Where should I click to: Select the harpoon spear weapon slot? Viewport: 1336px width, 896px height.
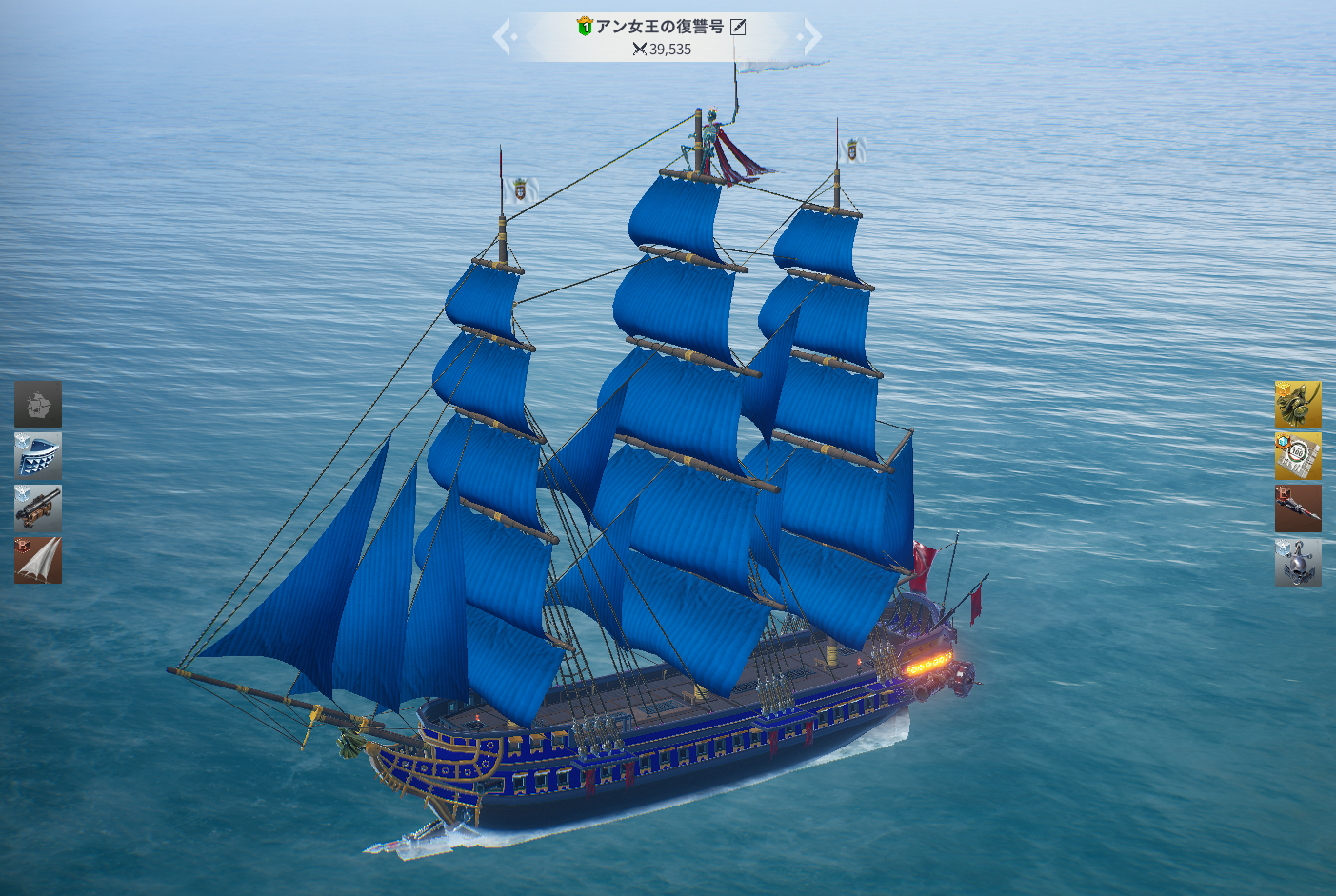(x=1298, y=508)
